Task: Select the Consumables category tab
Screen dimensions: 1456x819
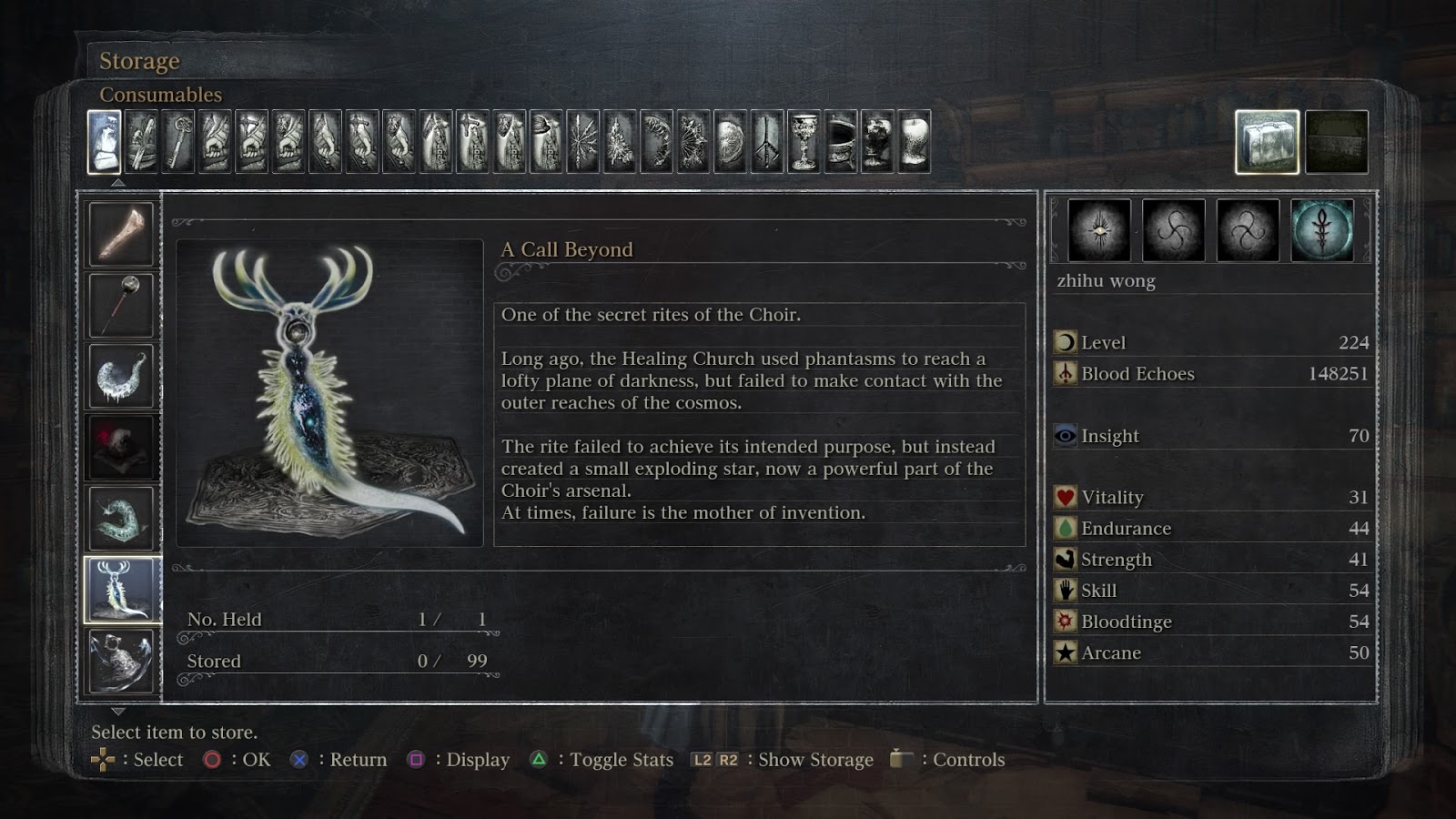Action: coord(104,142)
